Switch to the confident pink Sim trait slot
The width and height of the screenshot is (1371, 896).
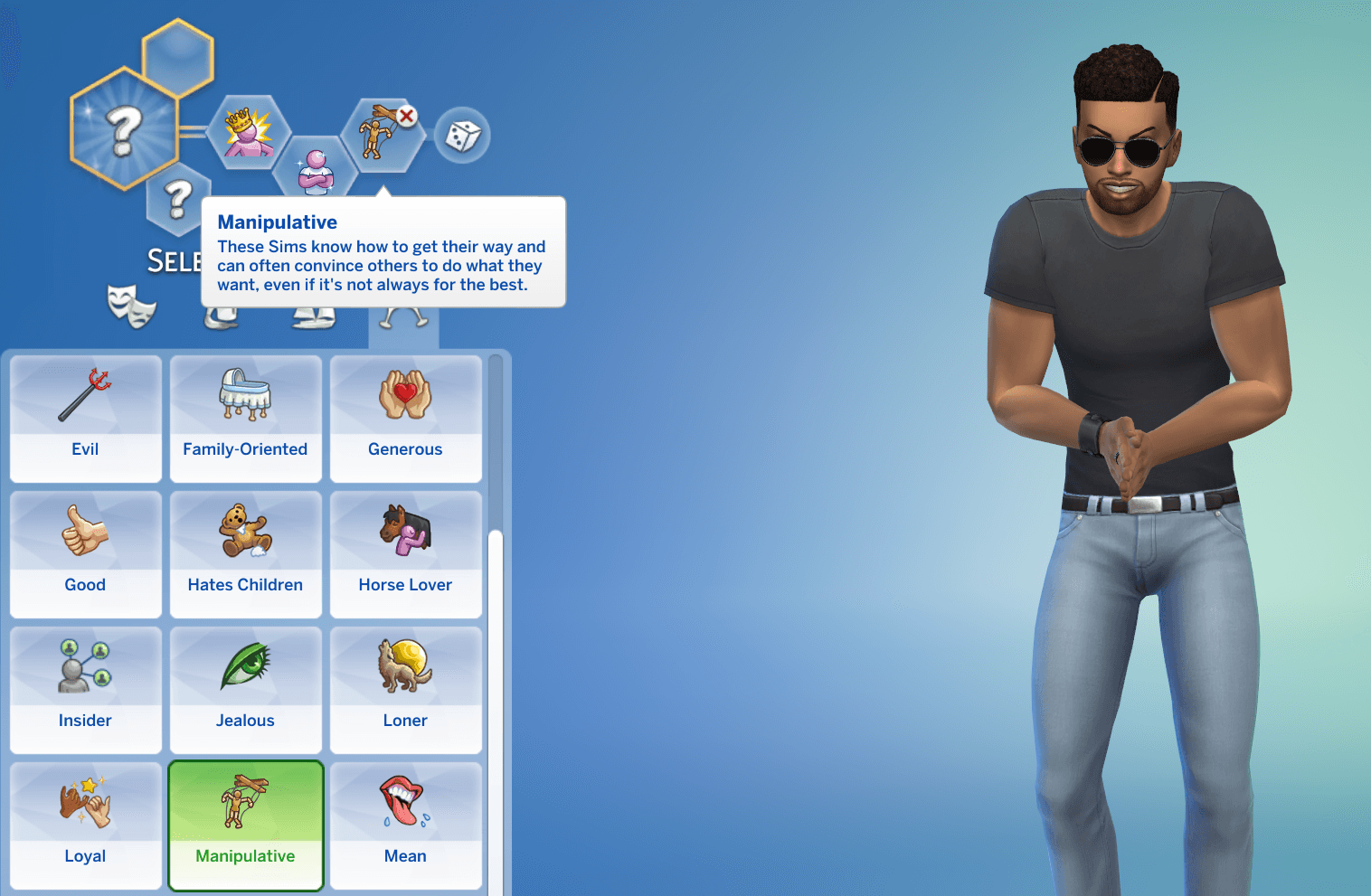pyautogui.click(x=317, y=167)
